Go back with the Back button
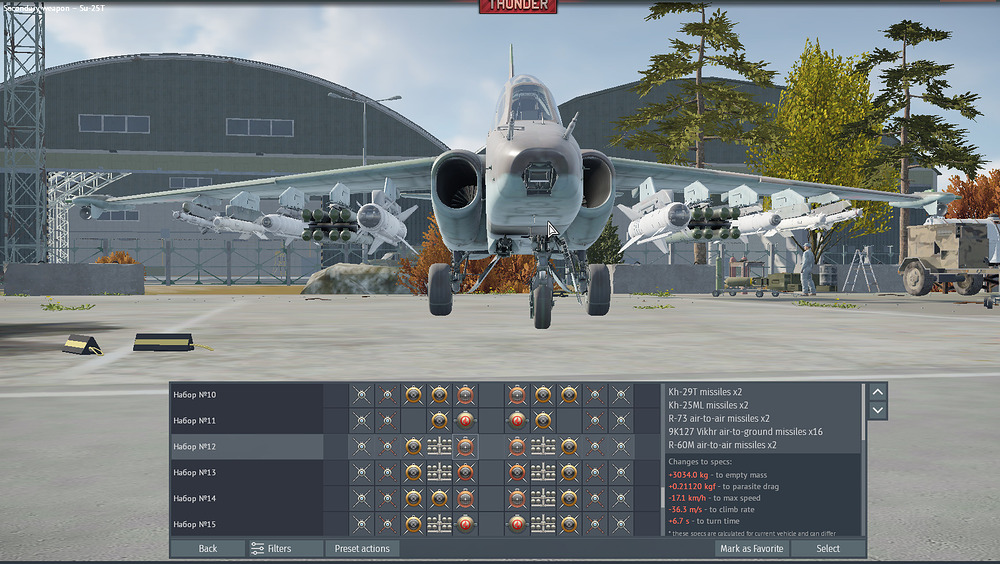Image resolution: width=1000 pixels, height=564 pixels. coord(207,548)
